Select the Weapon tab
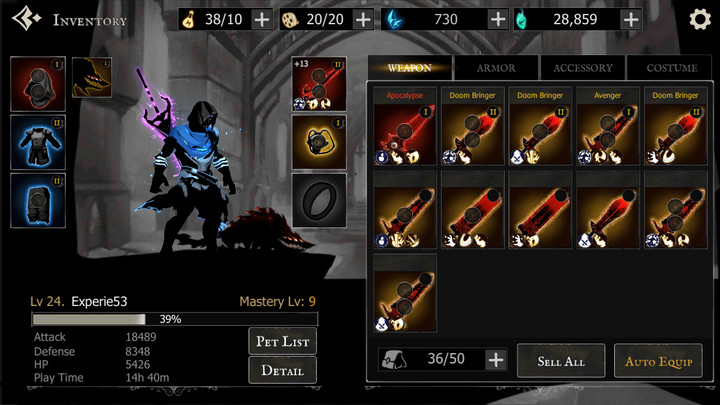This screenshot has width=720, height=405. tap(409, 68)
